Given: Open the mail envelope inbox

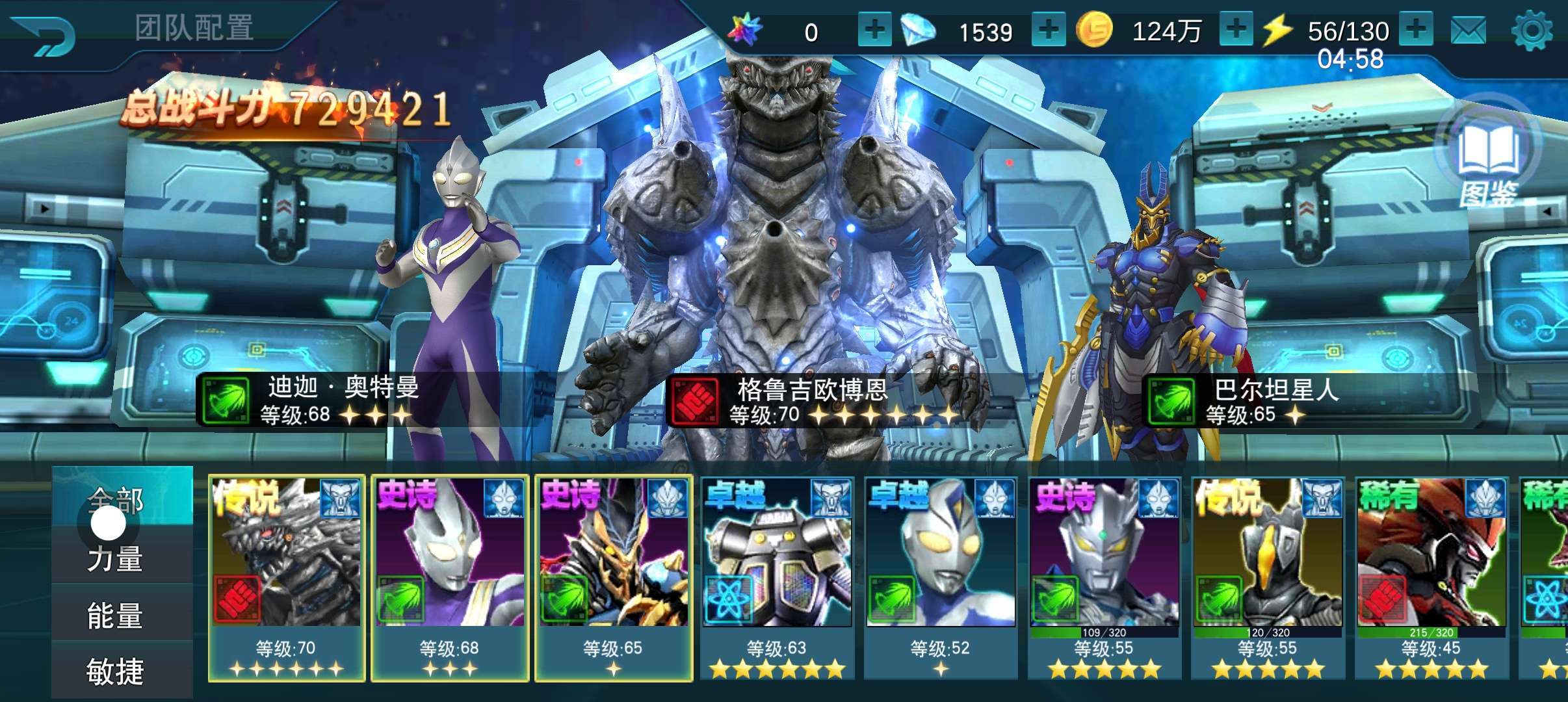Looking at the screenshot, I should pyautogui.click(x=1468, y=31).
